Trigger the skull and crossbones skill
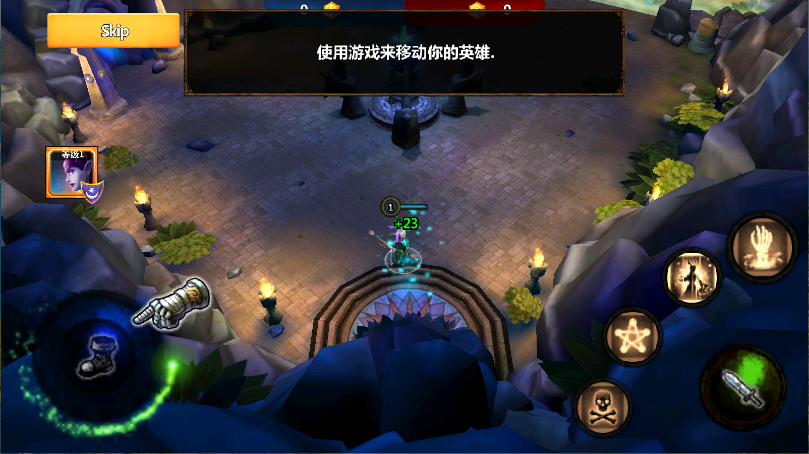 [602, 406]
